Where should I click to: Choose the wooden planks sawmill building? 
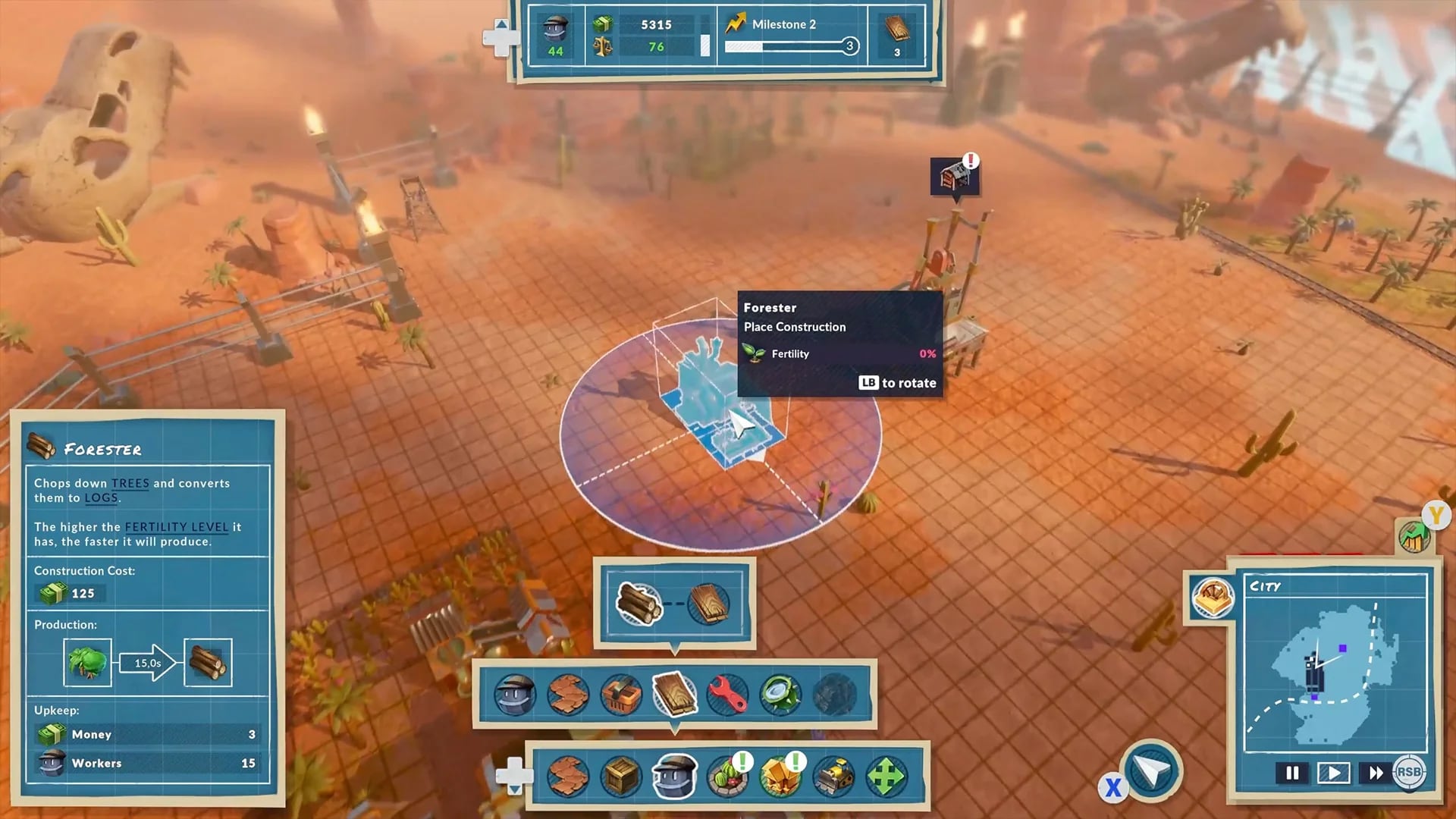(x=709, y=604)
